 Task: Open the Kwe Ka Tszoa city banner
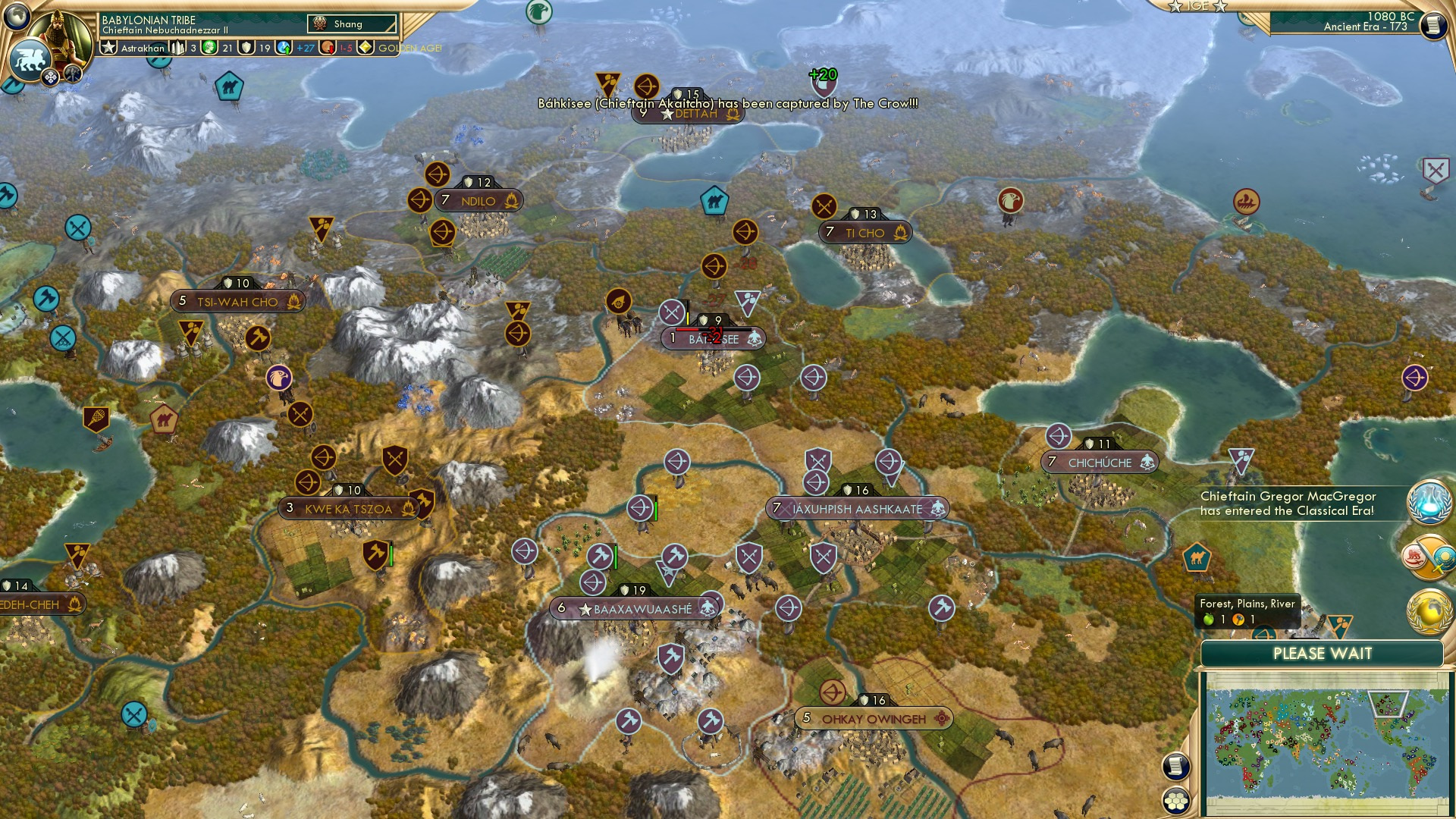click(348, 509)
